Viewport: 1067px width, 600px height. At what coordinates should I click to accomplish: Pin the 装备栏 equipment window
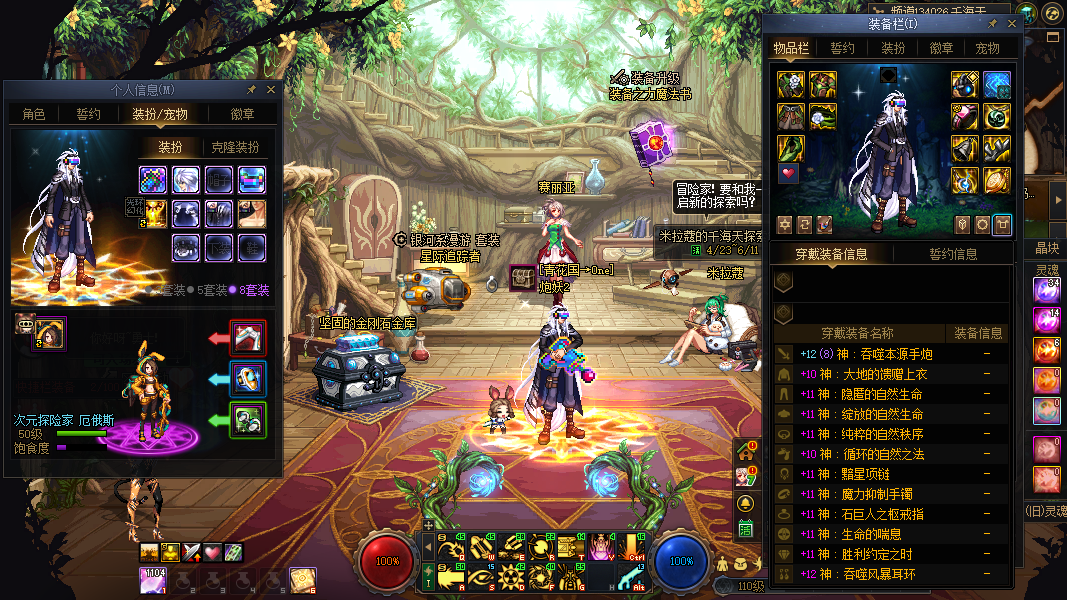coord(992,23)
